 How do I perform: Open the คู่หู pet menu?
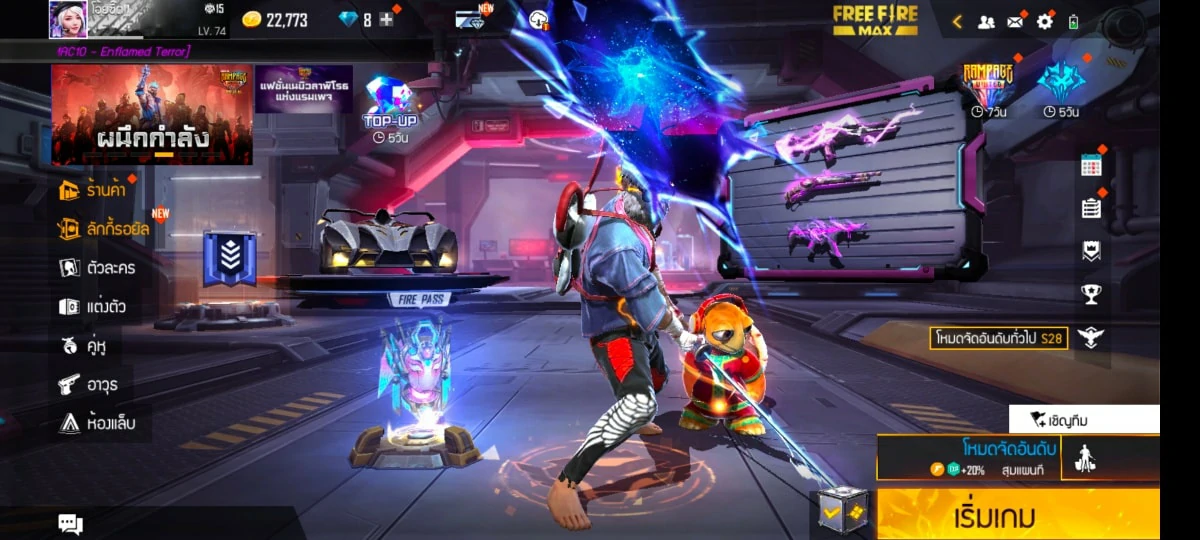click(85, 346)
